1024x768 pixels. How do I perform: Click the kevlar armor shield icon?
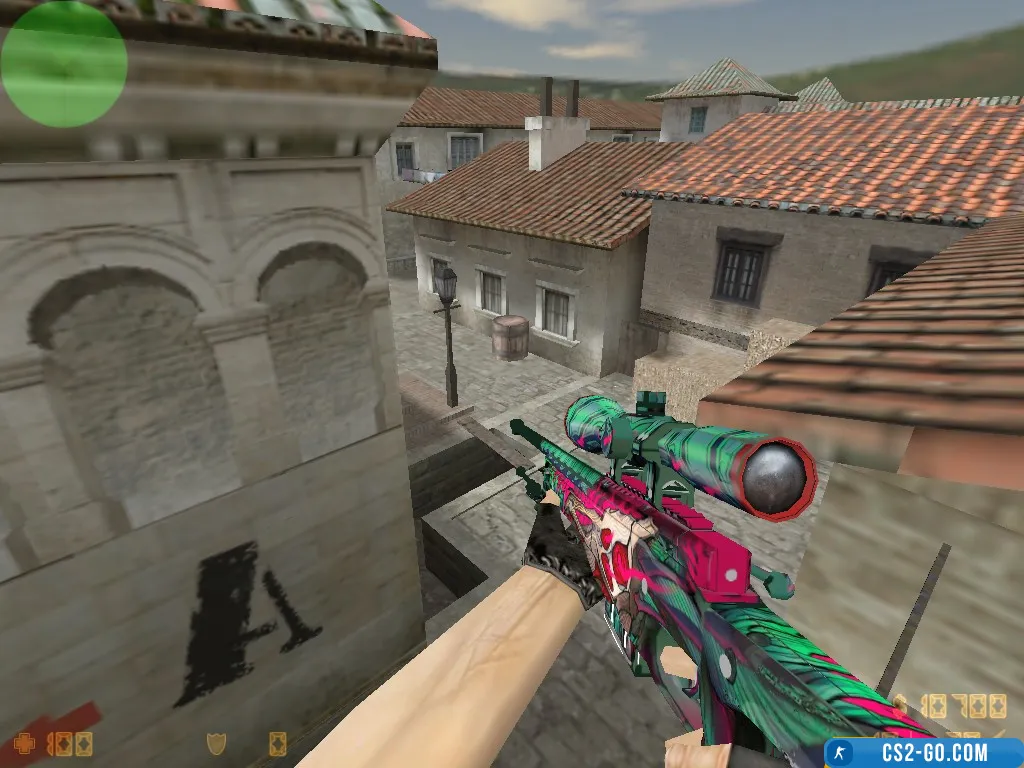(215, 743)
